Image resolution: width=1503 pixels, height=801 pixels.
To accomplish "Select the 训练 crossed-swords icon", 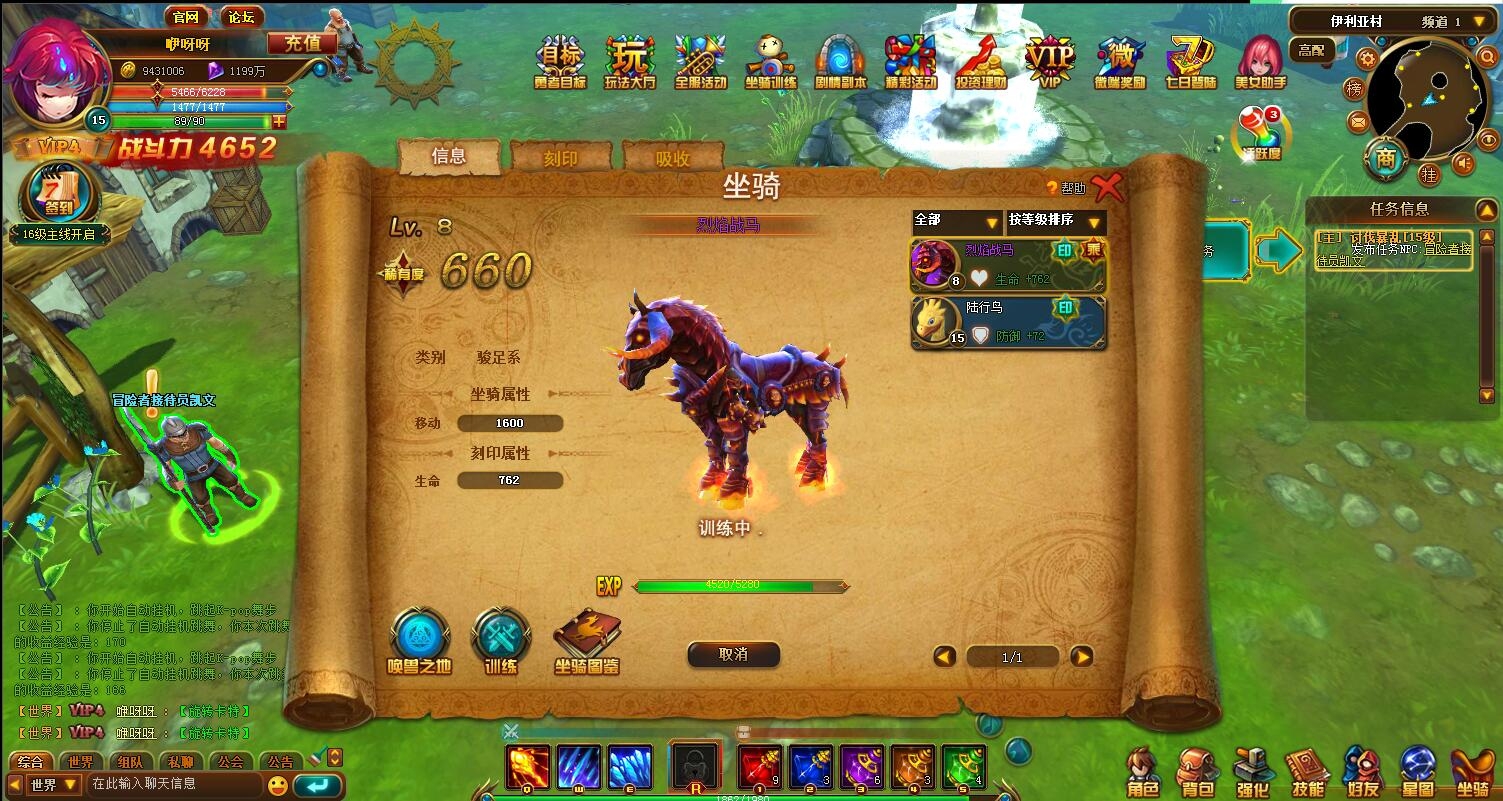I will tap(500, 640).
